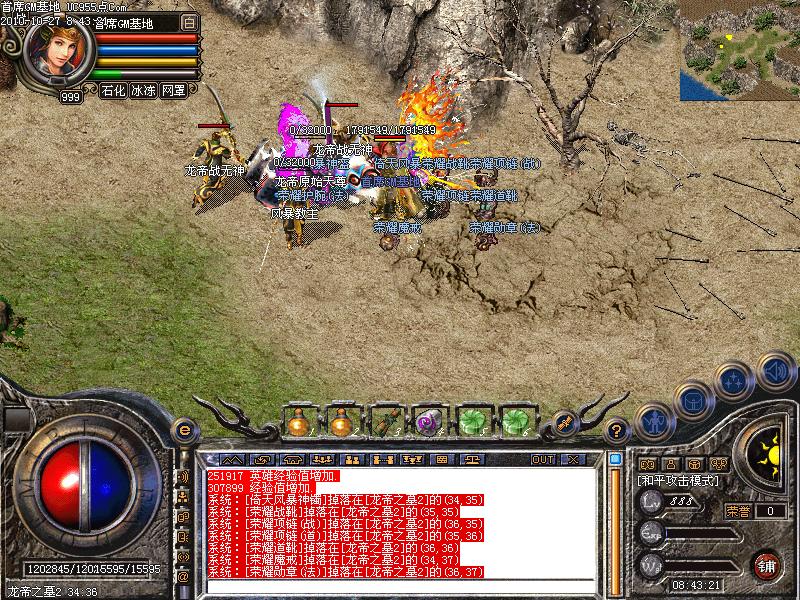This screenshot has width=800, height=600.
Task: Switch the 和平攻击模式 attack mode label
Action: tap(680, 481)
